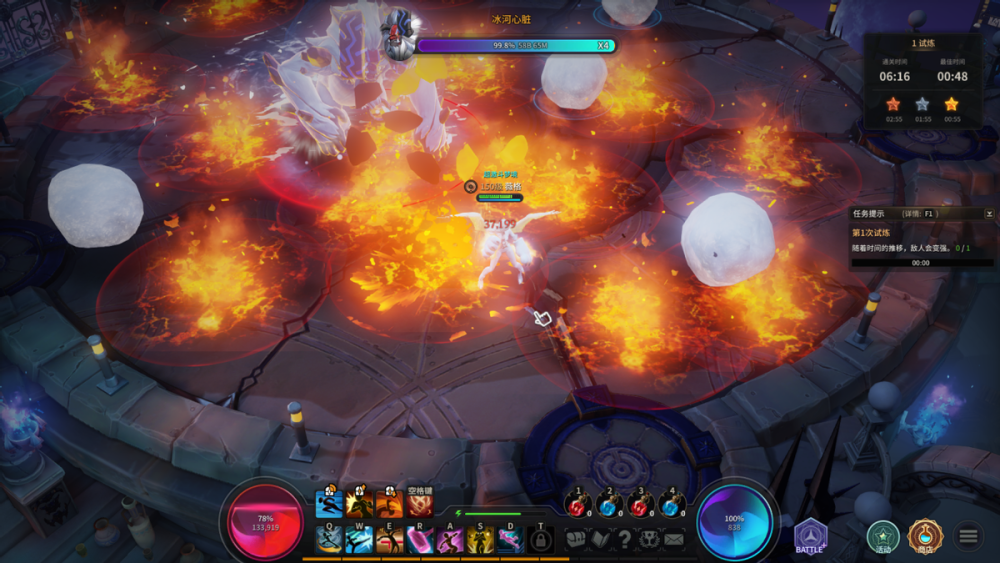Trigger the E skill icon
The height and width of the screenshot is (563, 1000).
[390, 540]
